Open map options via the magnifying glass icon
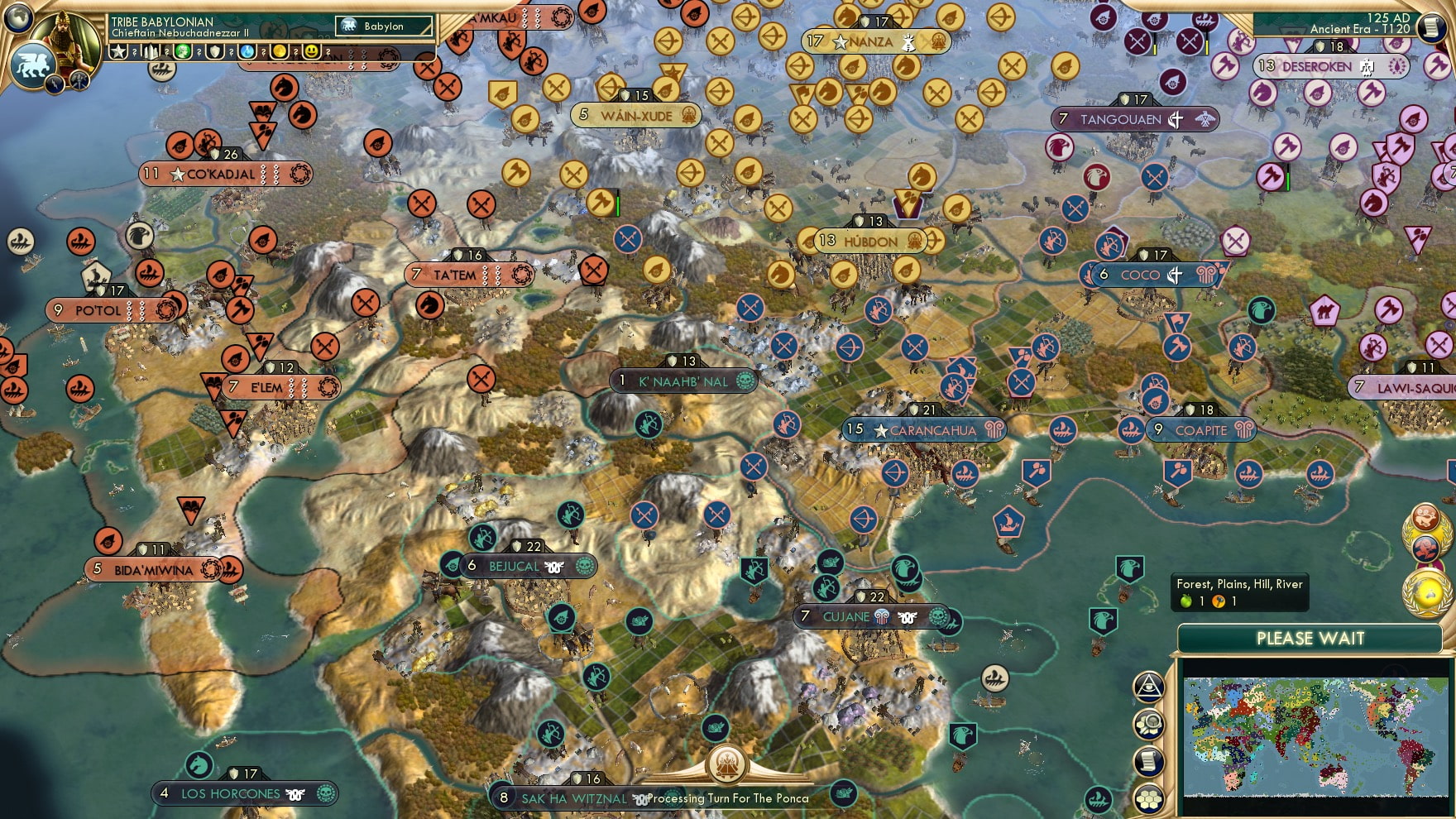 coord(1149,723)
